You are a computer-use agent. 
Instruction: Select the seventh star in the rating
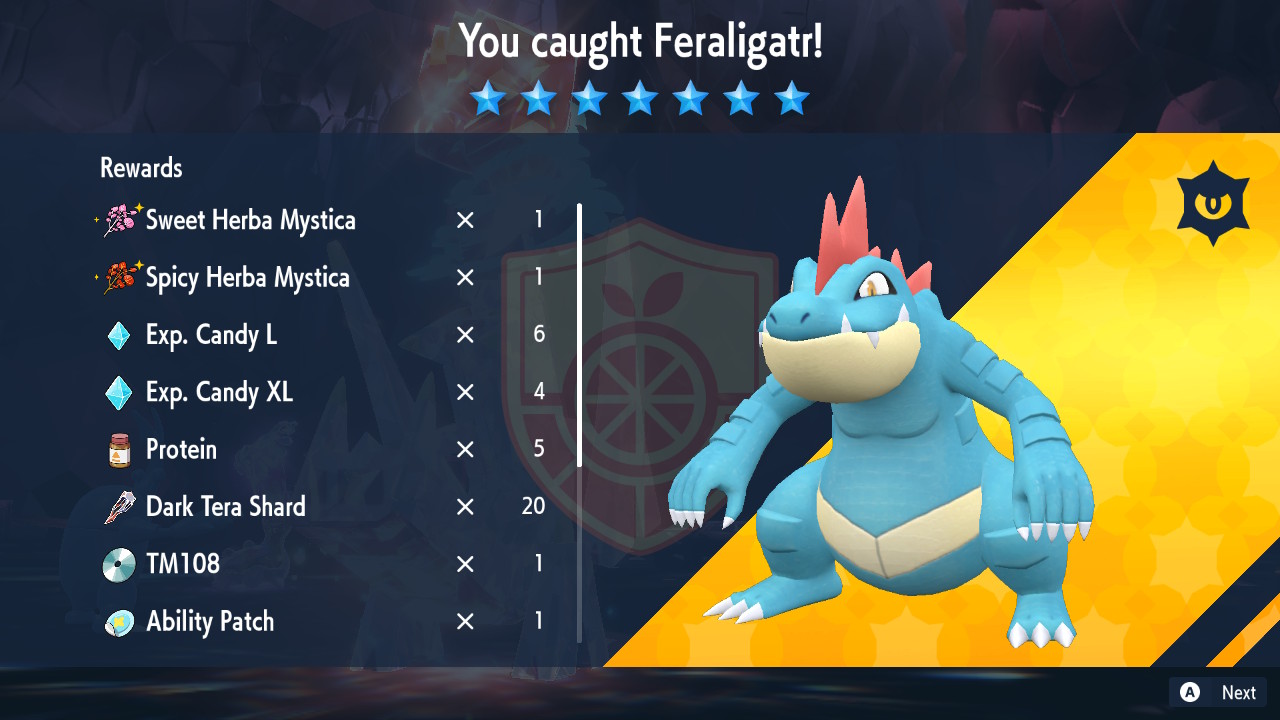[791, 98]
